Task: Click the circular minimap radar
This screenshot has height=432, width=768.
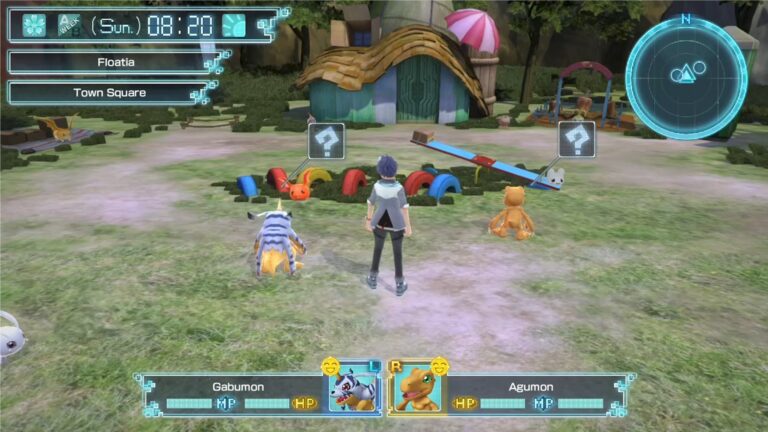Action: pyautogui.click(x=686, y=77)
